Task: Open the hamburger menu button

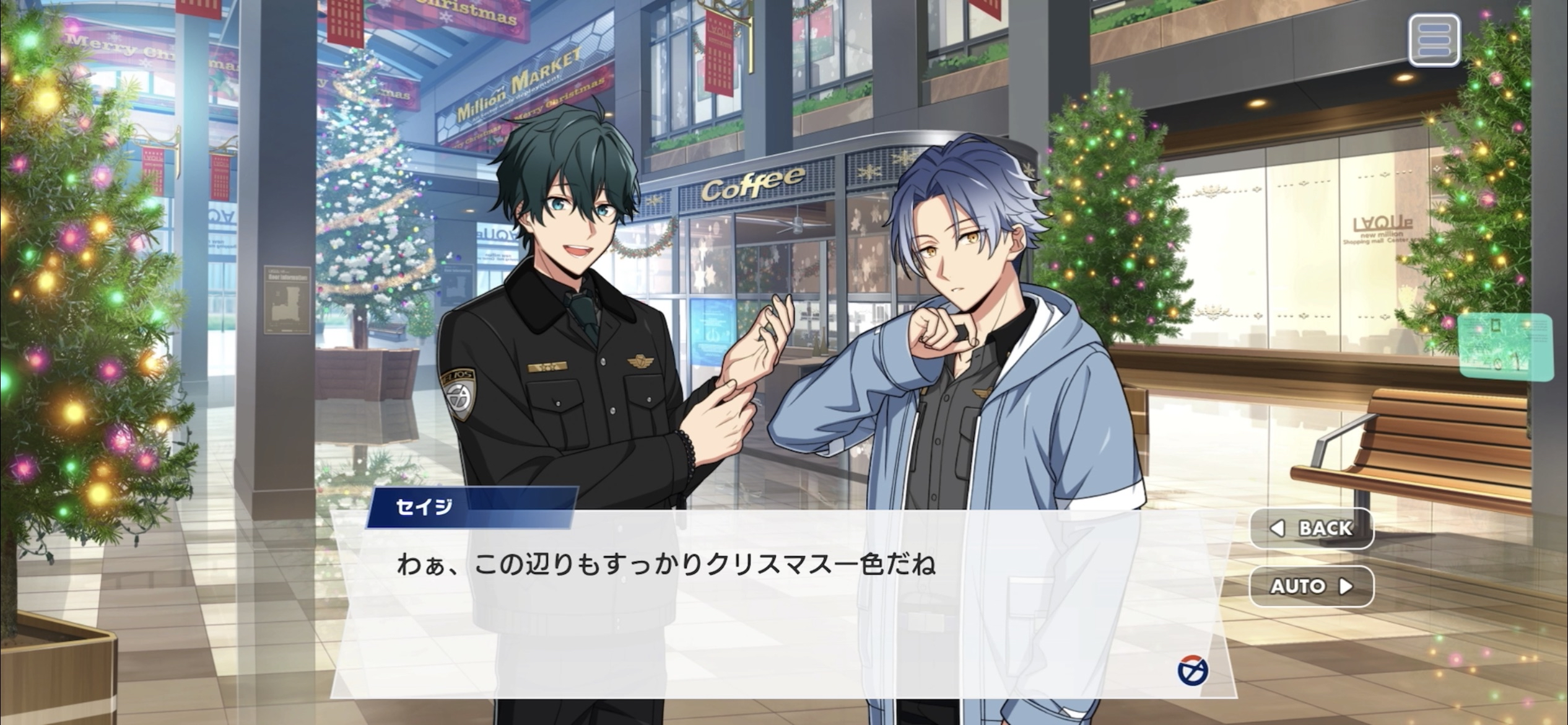Action: click(x=1434, y=40)
